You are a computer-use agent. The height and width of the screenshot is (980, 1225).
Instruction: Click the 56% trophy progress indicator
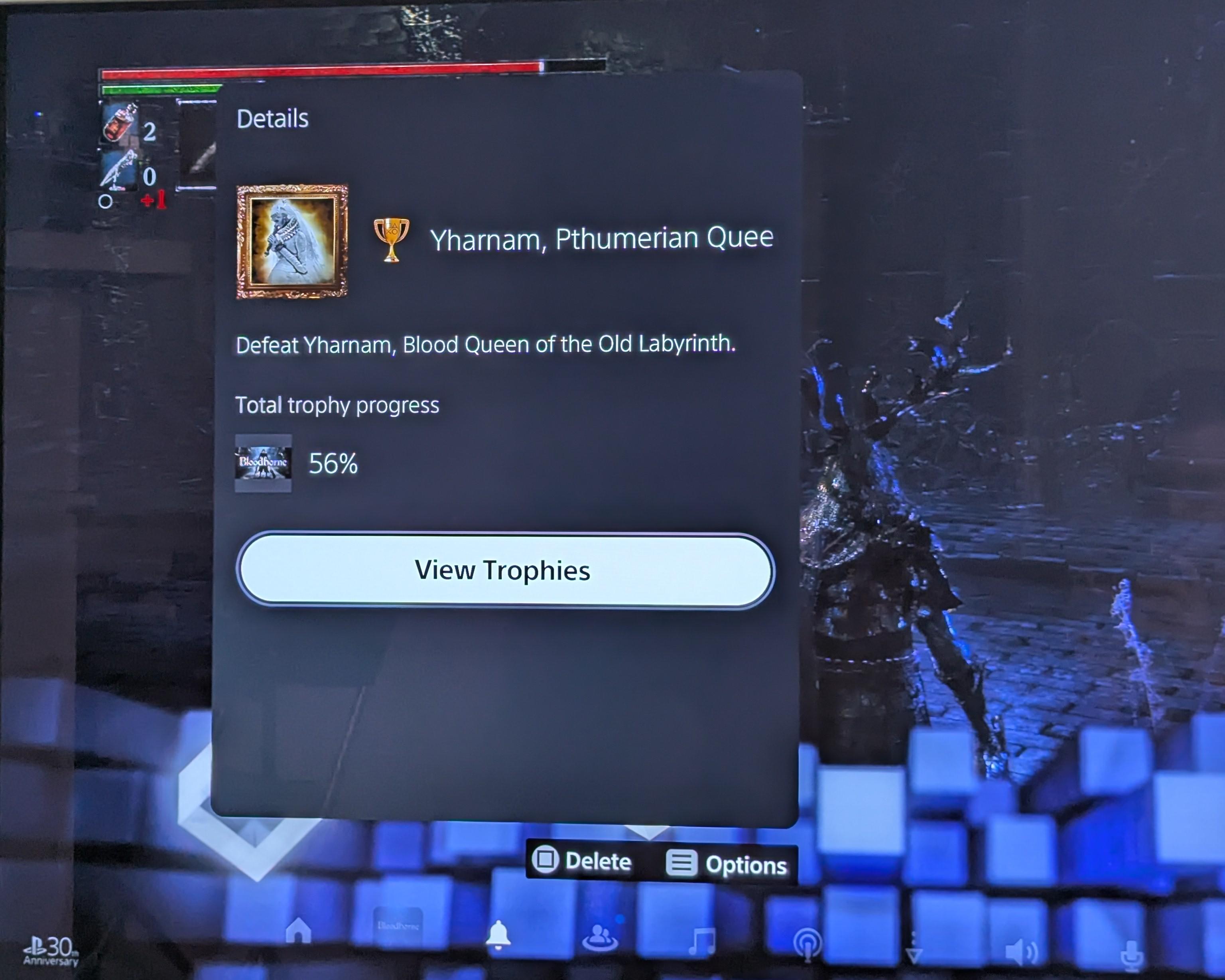tap(333, 463)
